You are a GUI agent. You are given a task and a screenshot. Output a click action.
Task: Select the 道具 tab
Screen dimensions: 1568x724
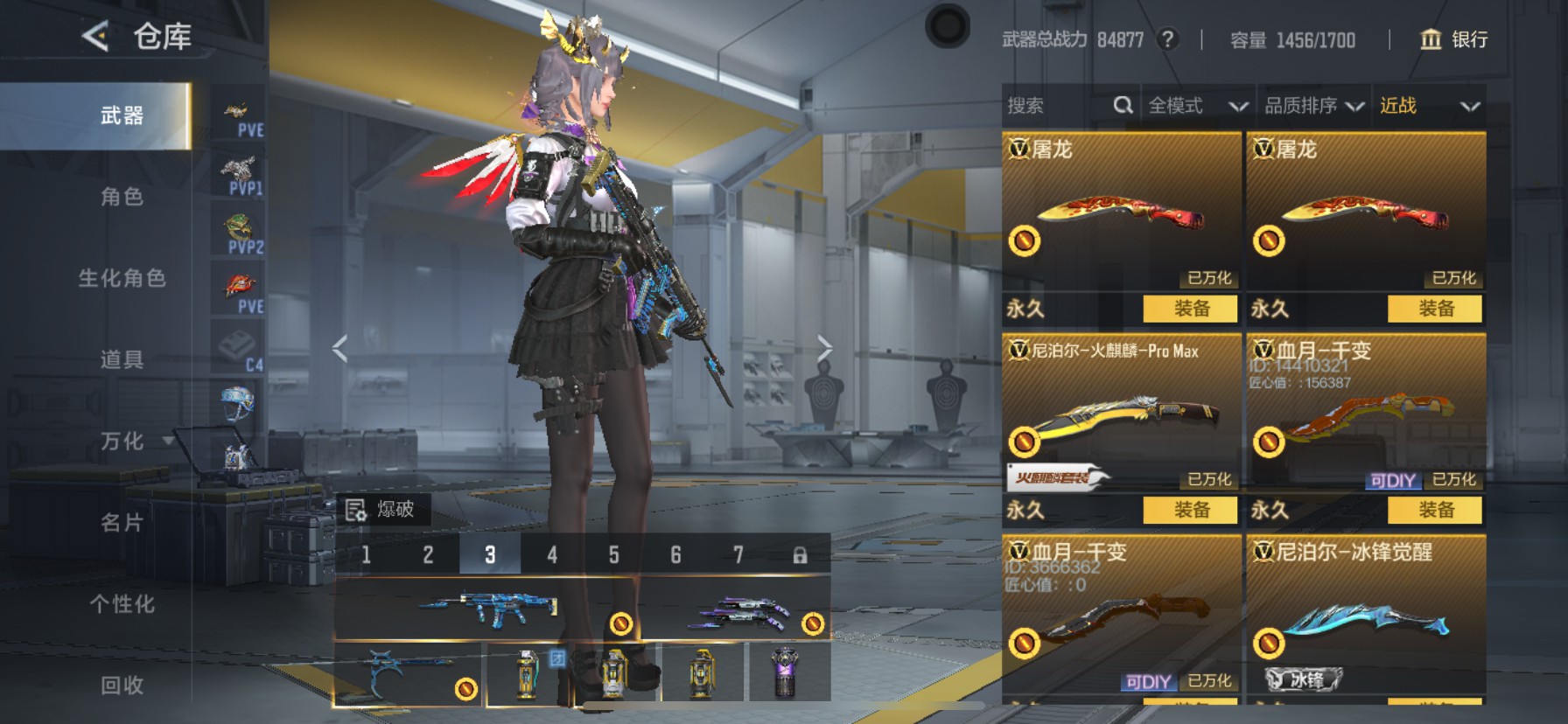(x=122, y=359)
